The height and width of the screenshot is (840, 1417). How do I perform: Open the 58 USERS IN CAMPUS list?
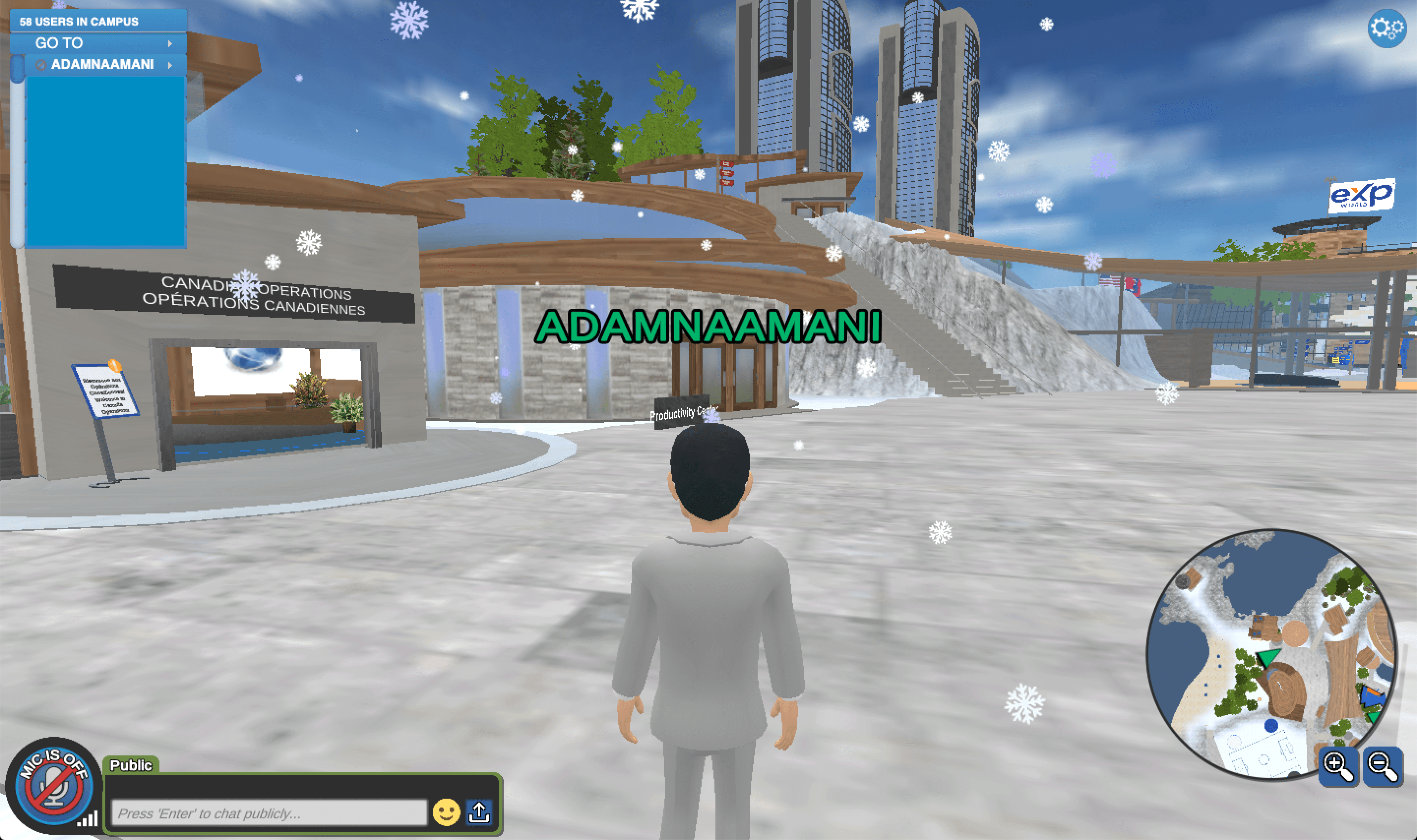pyautogui.click(x=78, y=23)
